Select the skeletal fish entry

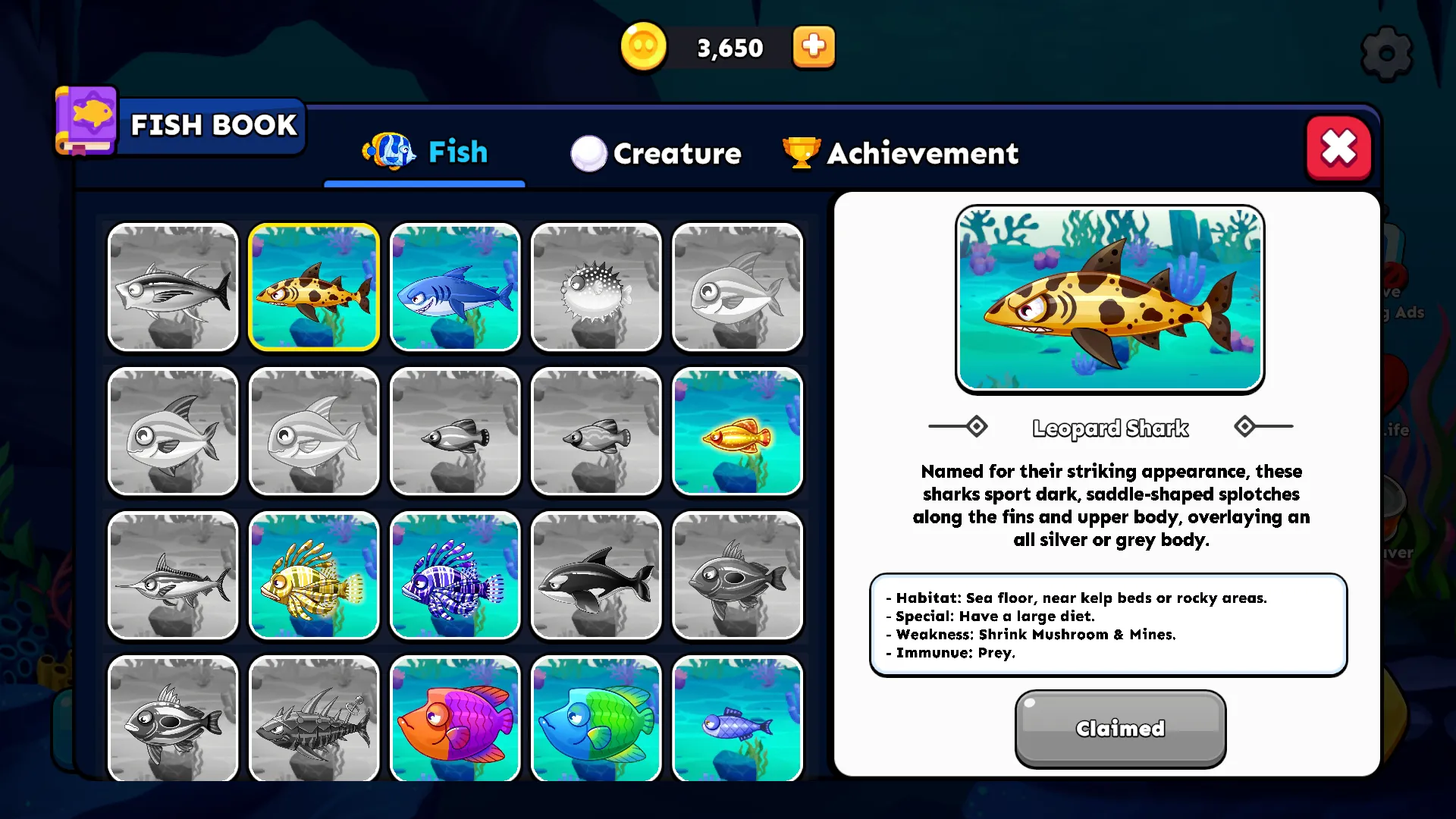tap(314, 719)
